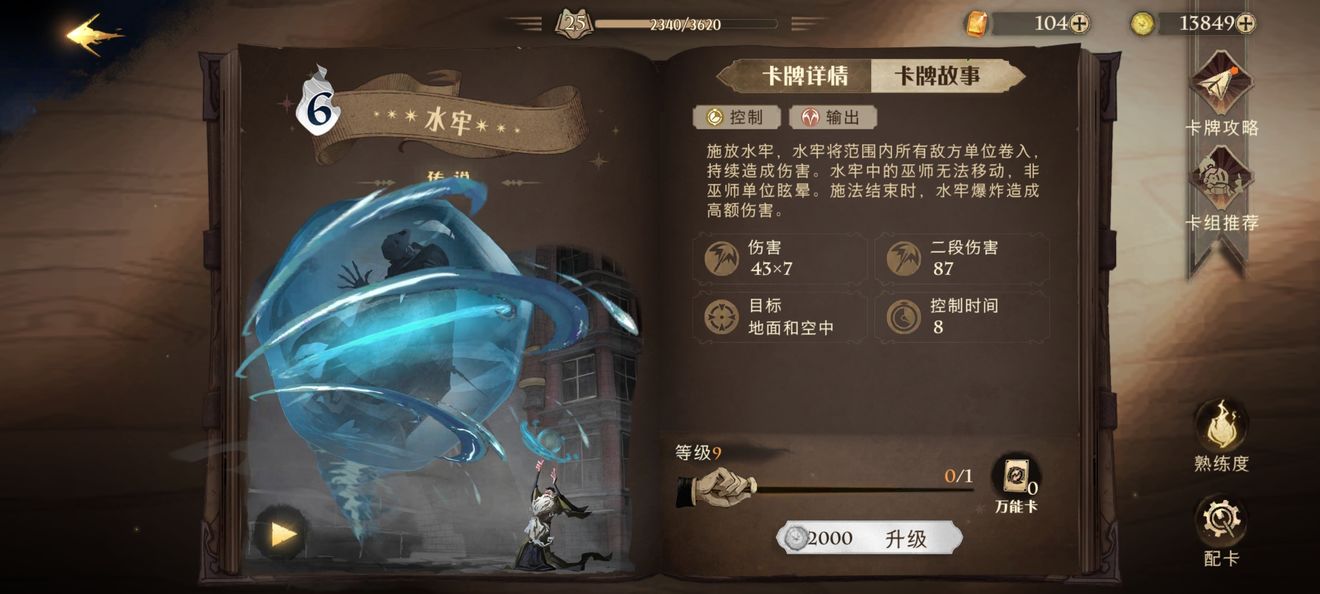Open the 熟练度 proficiency panel

coord(1221,434)
